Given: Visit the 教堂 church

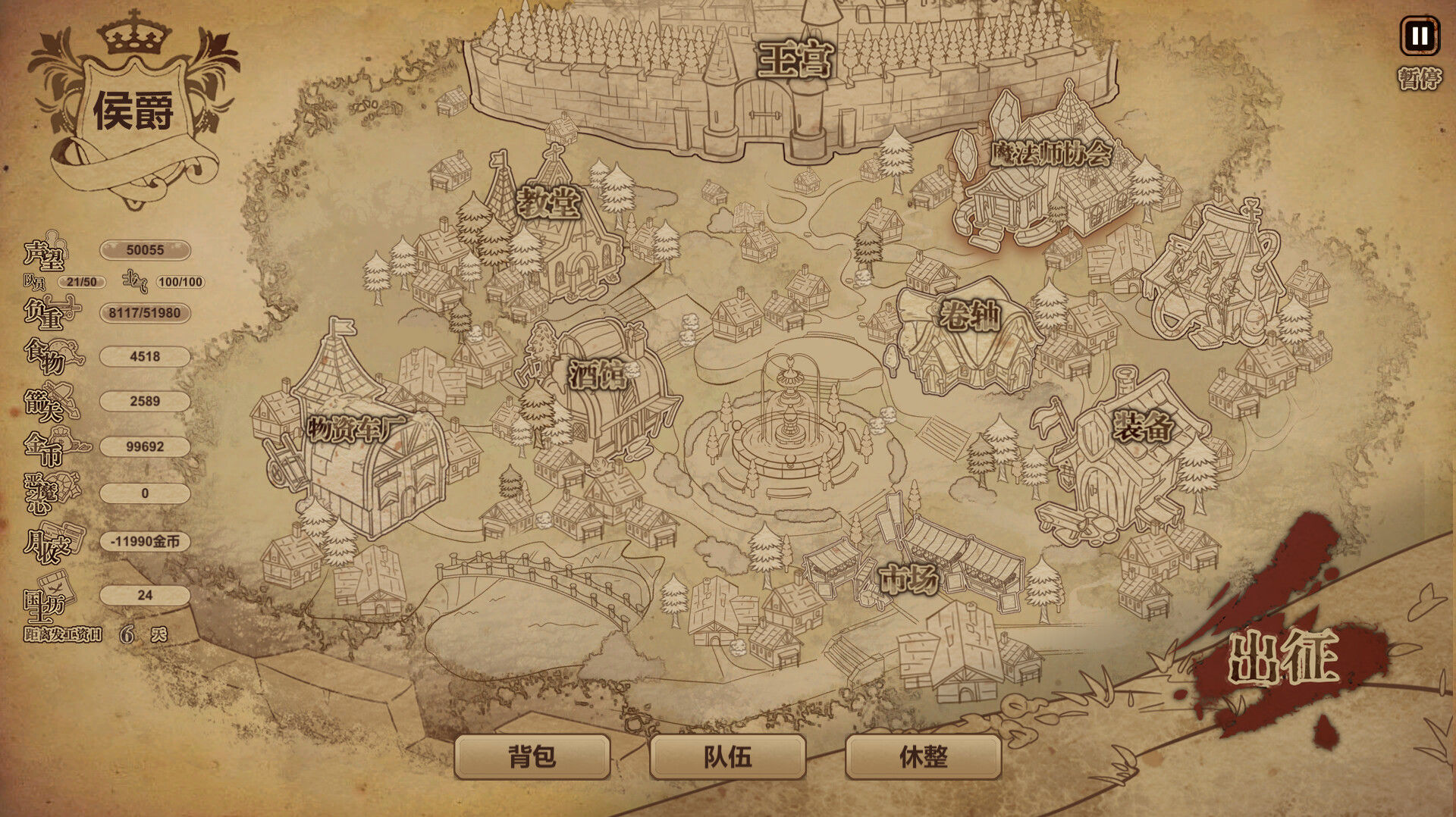Looking at the screenshot, I should [548, 203].
